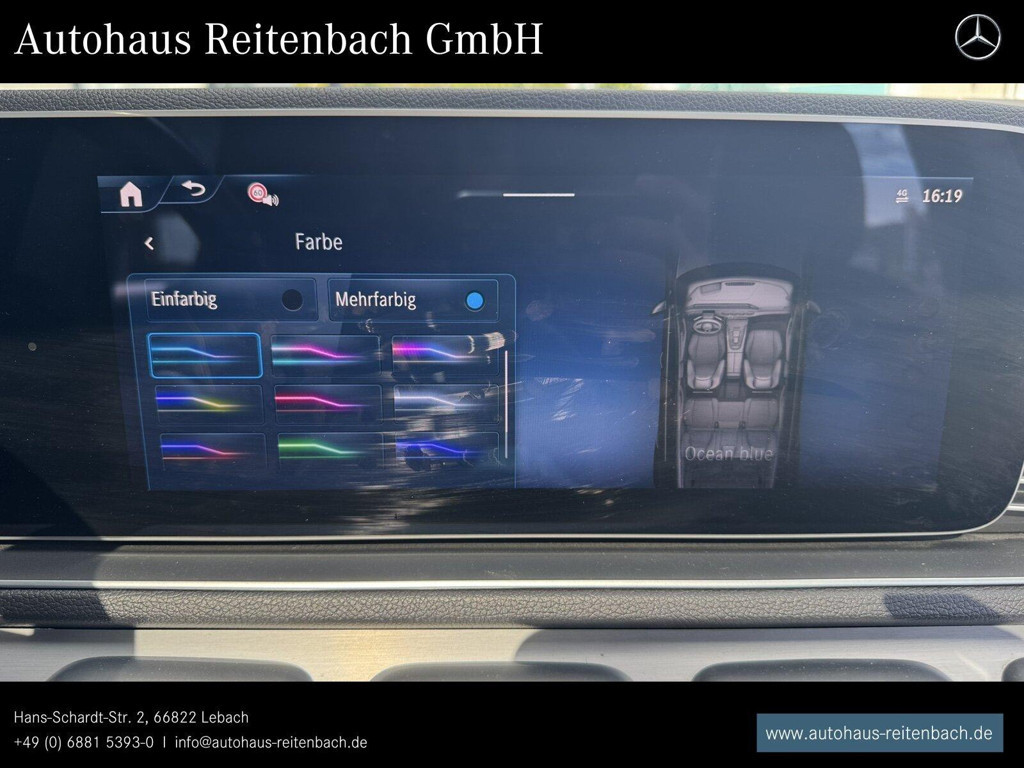This screenshot has height=768, width=1024.
Task: Choose the red and magenta lighting theme
Action: point(327,401)
